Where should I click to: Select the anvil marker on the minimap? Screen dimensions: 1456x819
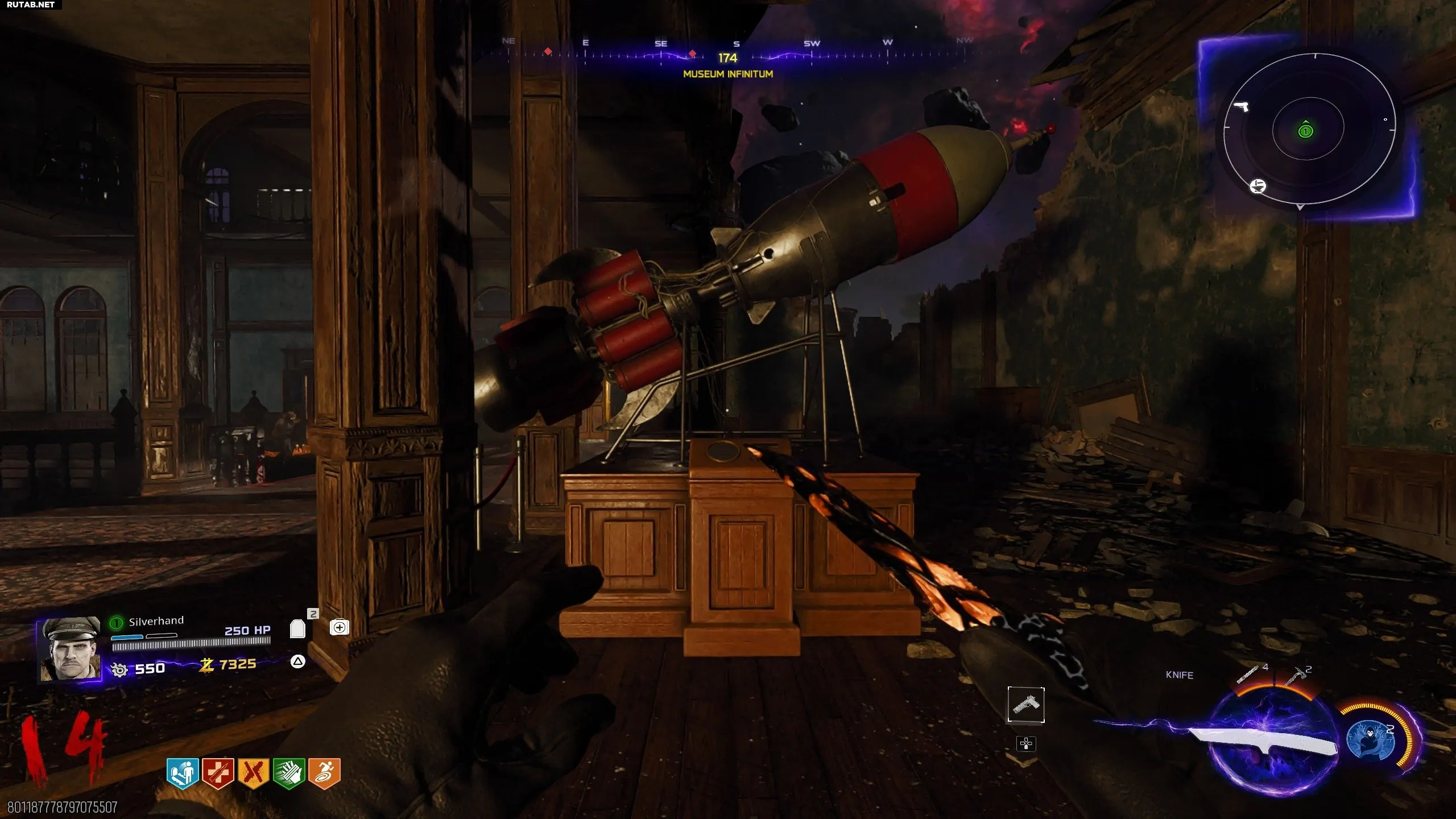1258,186
